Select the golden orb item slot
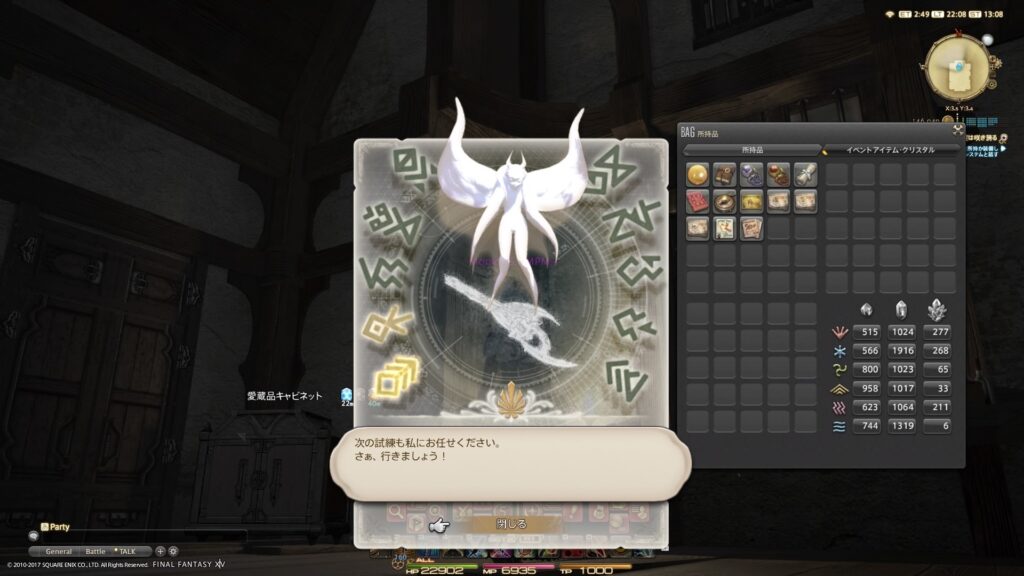Viewport: 1024px width, 576px height. (x=697, y=174)
